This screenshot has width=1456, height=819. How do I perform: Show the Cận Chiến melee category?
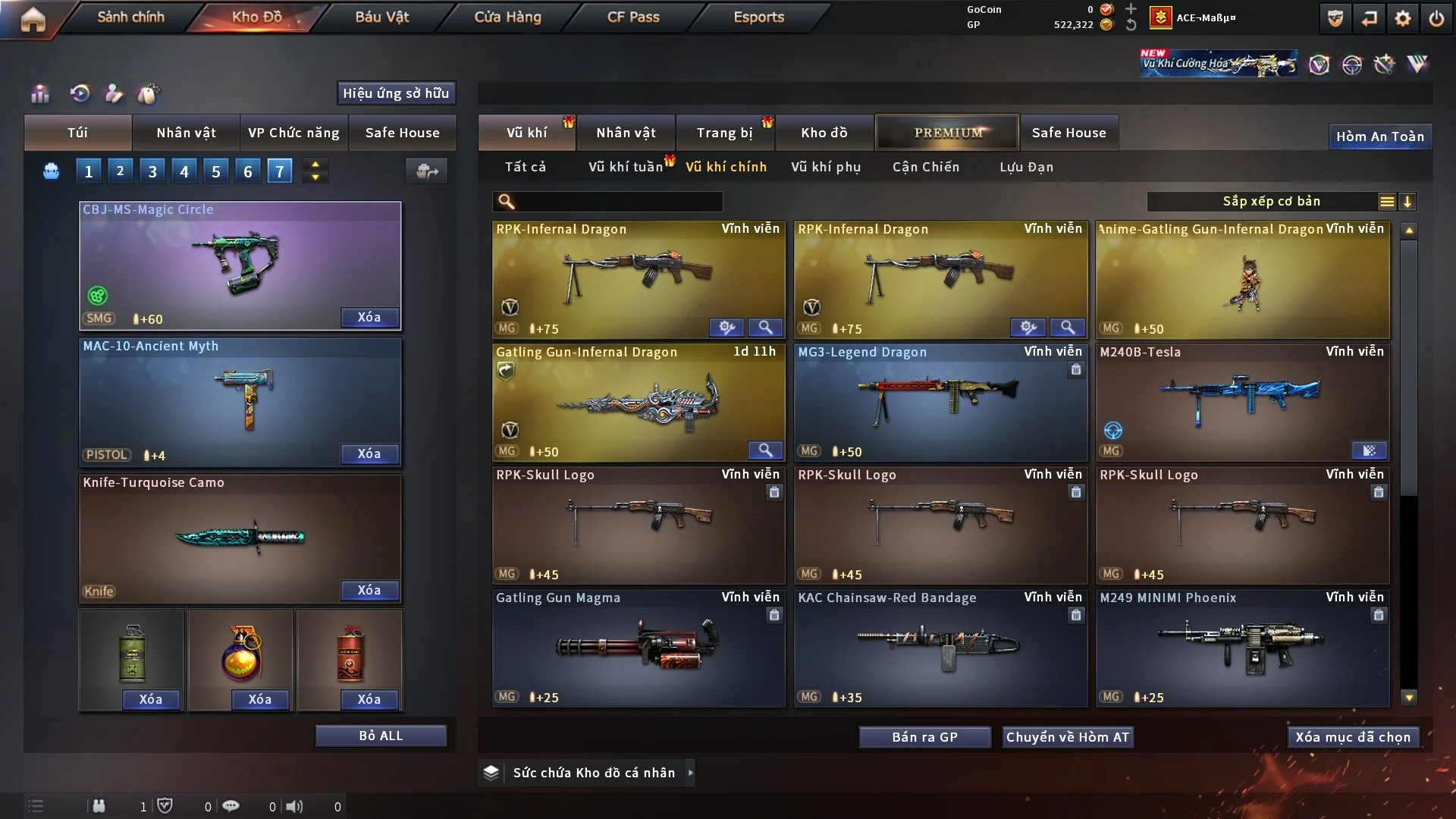pyautogui.click(x=926, y=167)
